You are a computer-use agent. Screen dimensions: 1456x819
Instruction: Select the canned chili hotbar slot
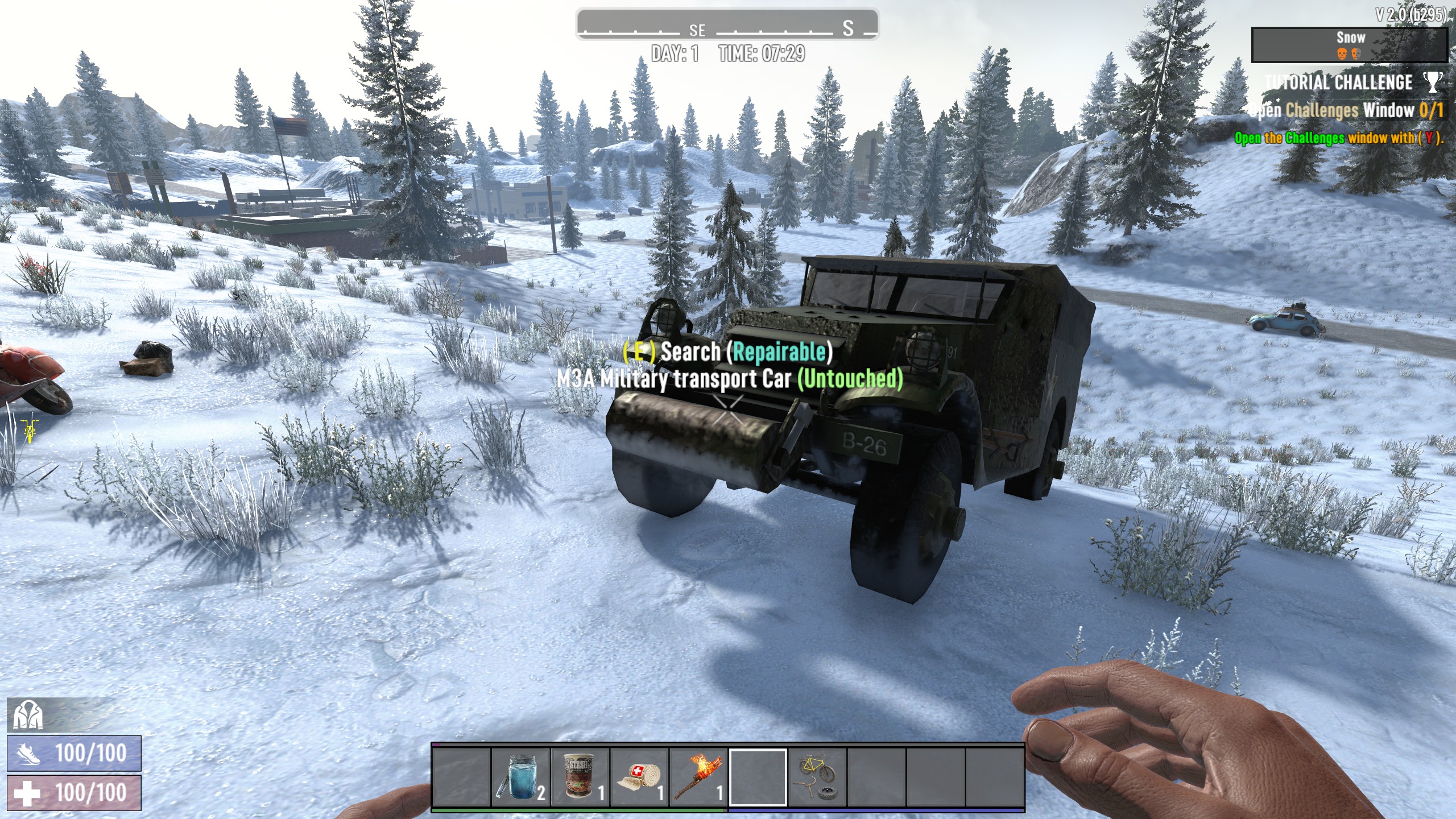[x=580, y=777]
